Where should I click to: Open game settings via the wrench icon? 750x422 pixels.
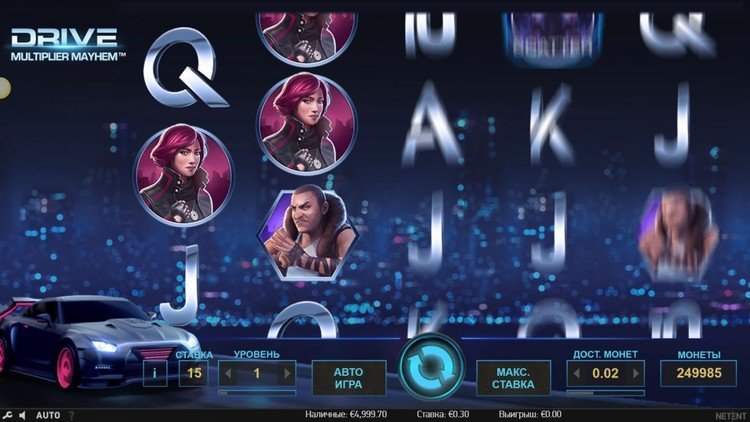[8, 414]
